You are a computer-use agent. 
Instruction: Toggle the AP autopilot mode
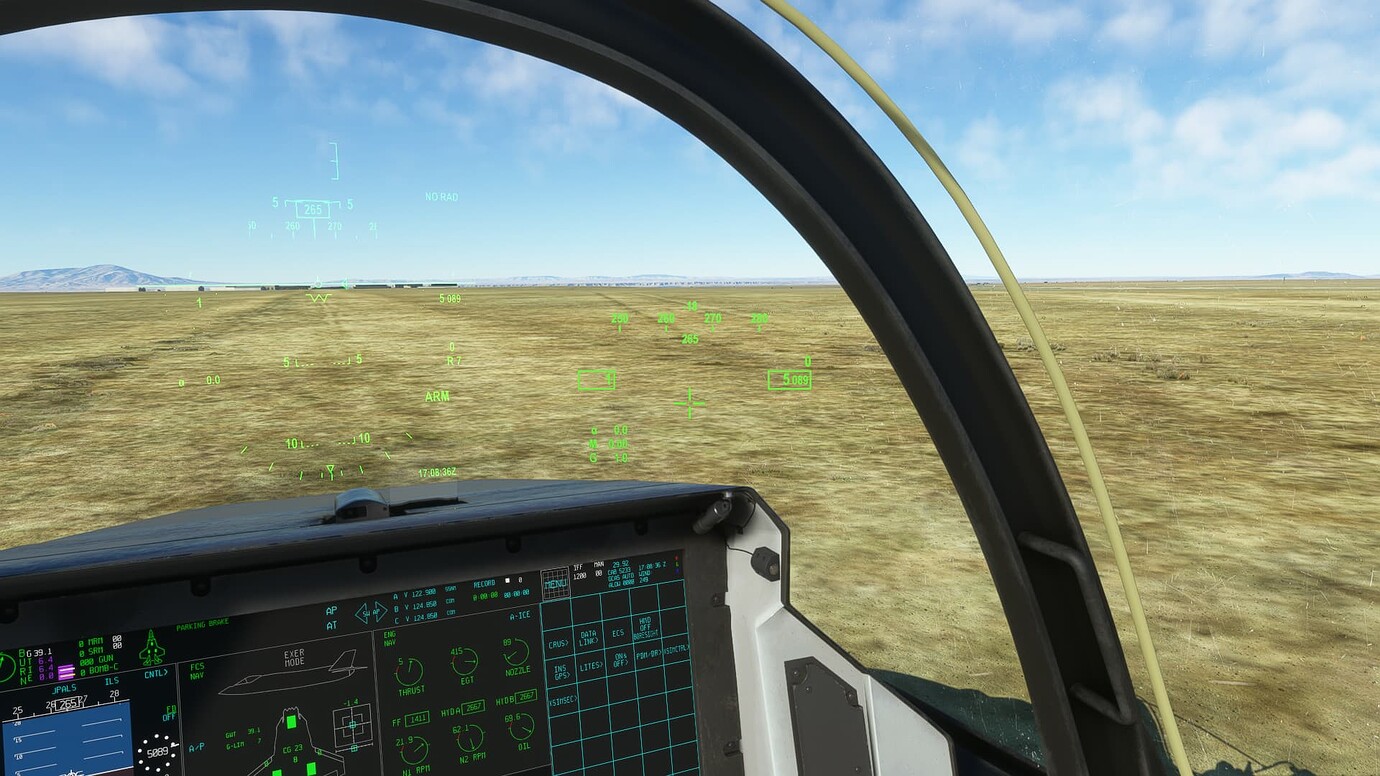coord(331,610)
